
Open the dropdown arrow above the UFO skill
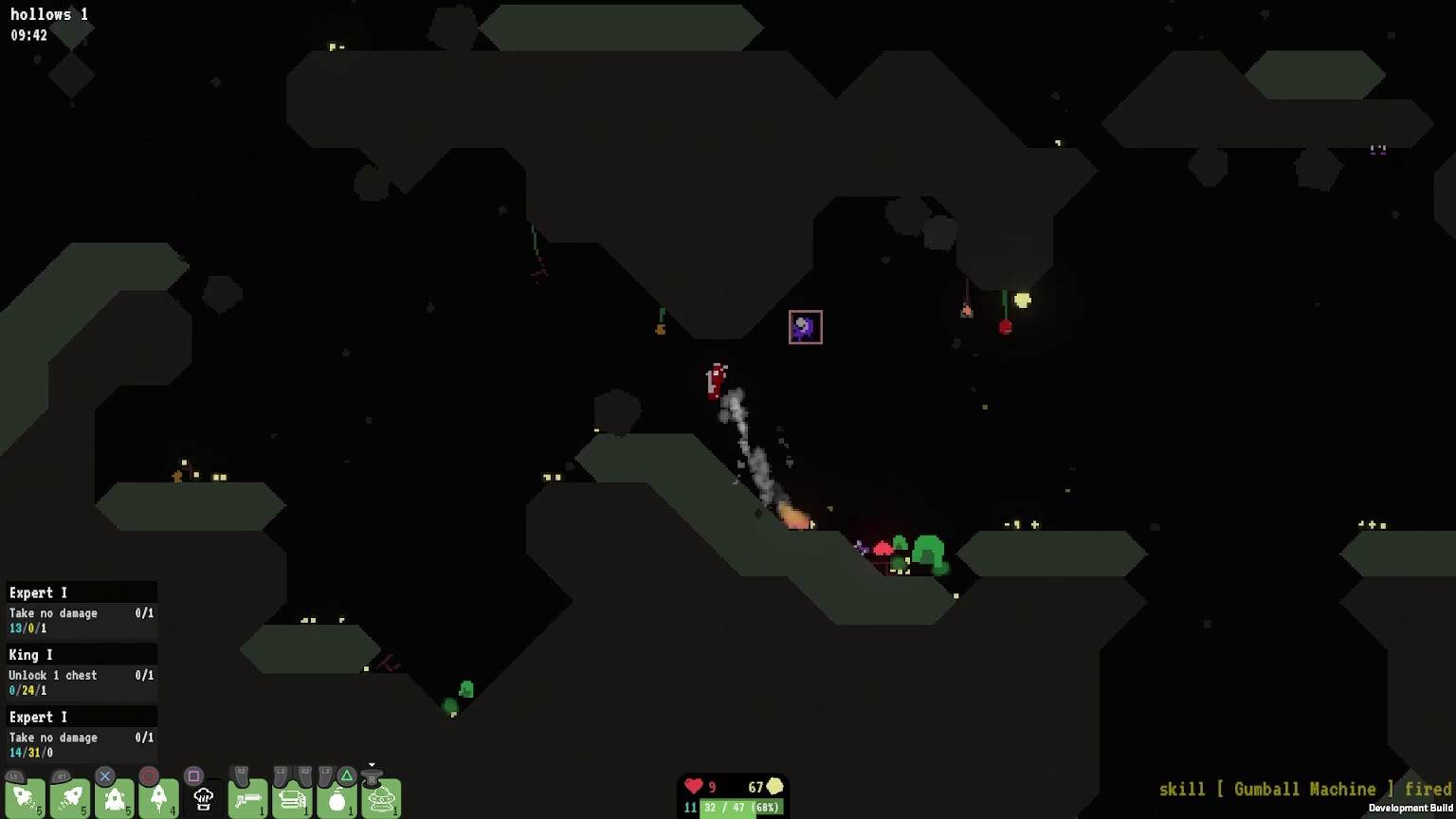[372, 764]
